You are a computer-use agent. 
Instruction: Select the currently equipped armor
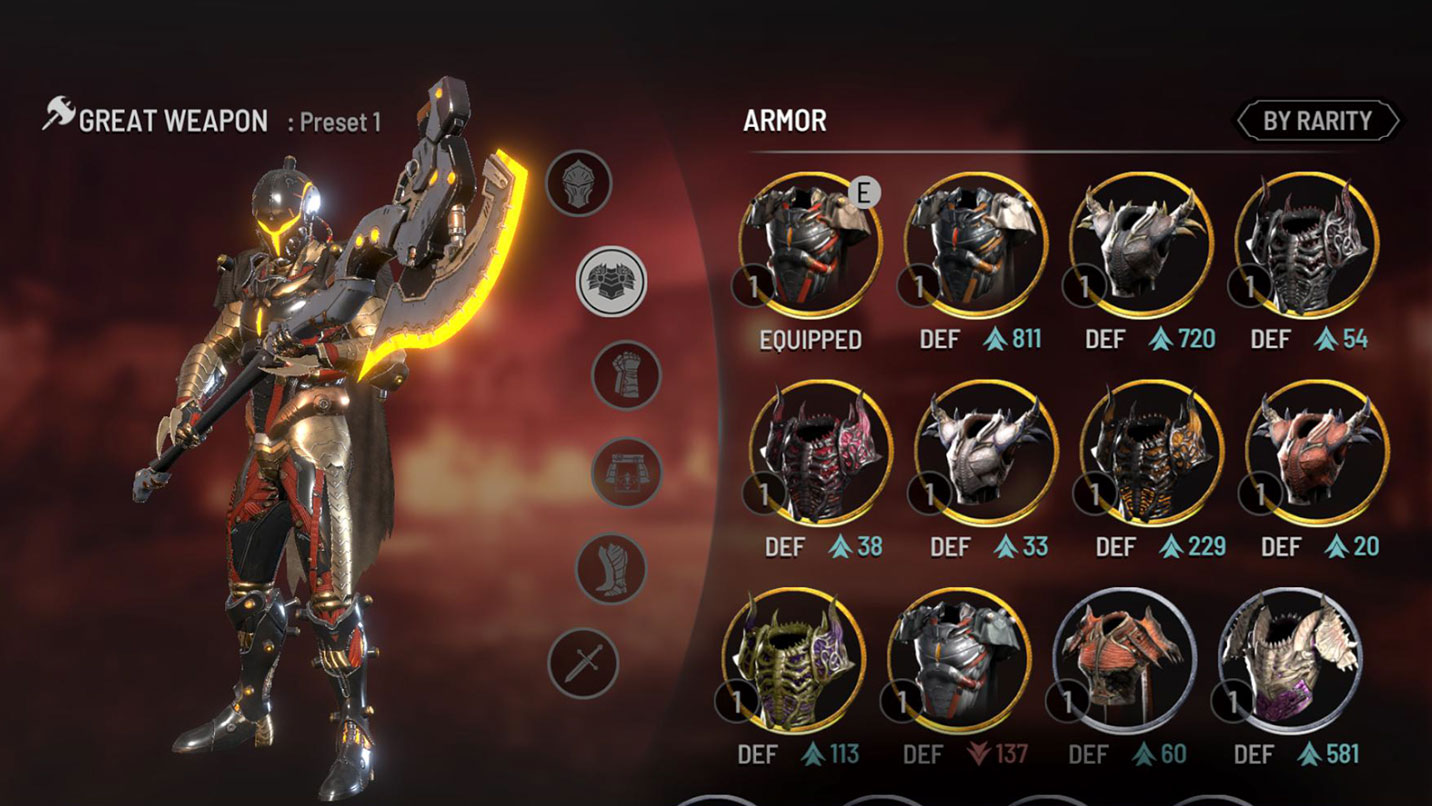click(810, 245)
